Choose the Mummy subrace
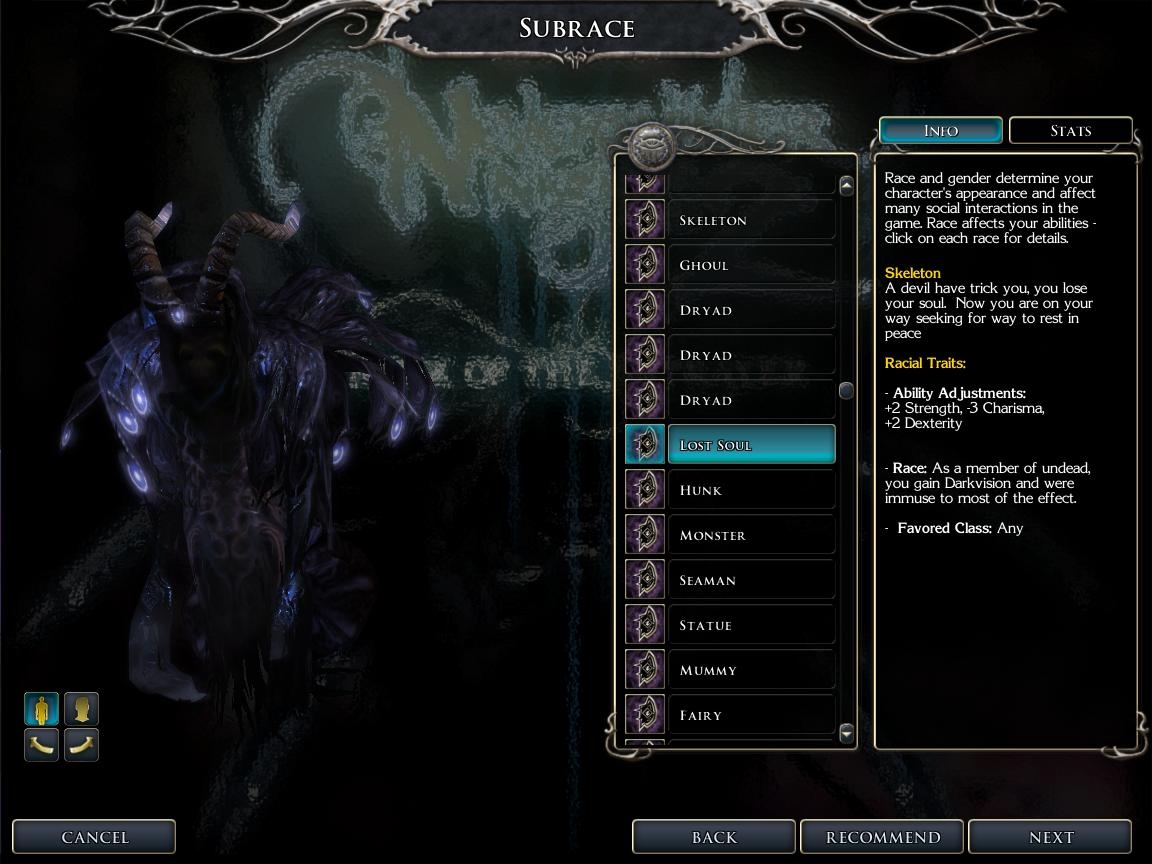 tap(750, 670)
